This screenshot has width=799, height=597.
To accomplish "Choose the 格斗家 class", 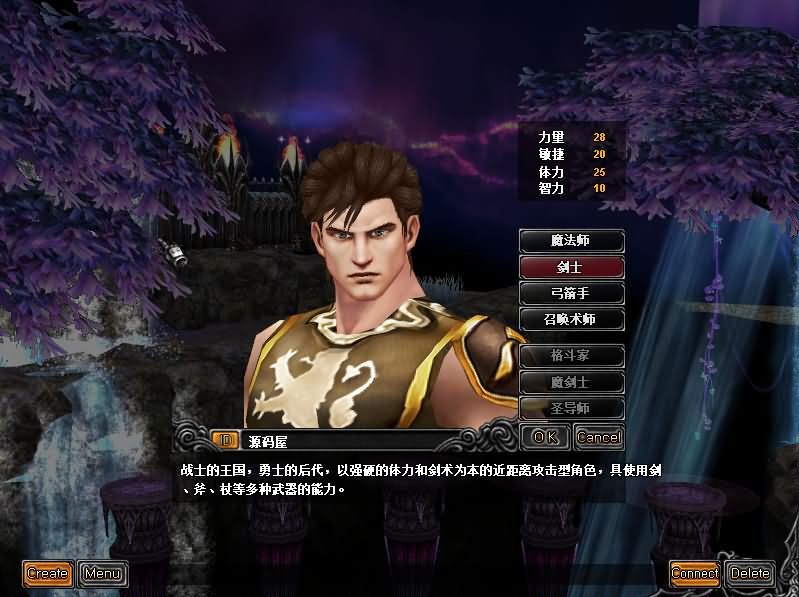I will [572, 355].
